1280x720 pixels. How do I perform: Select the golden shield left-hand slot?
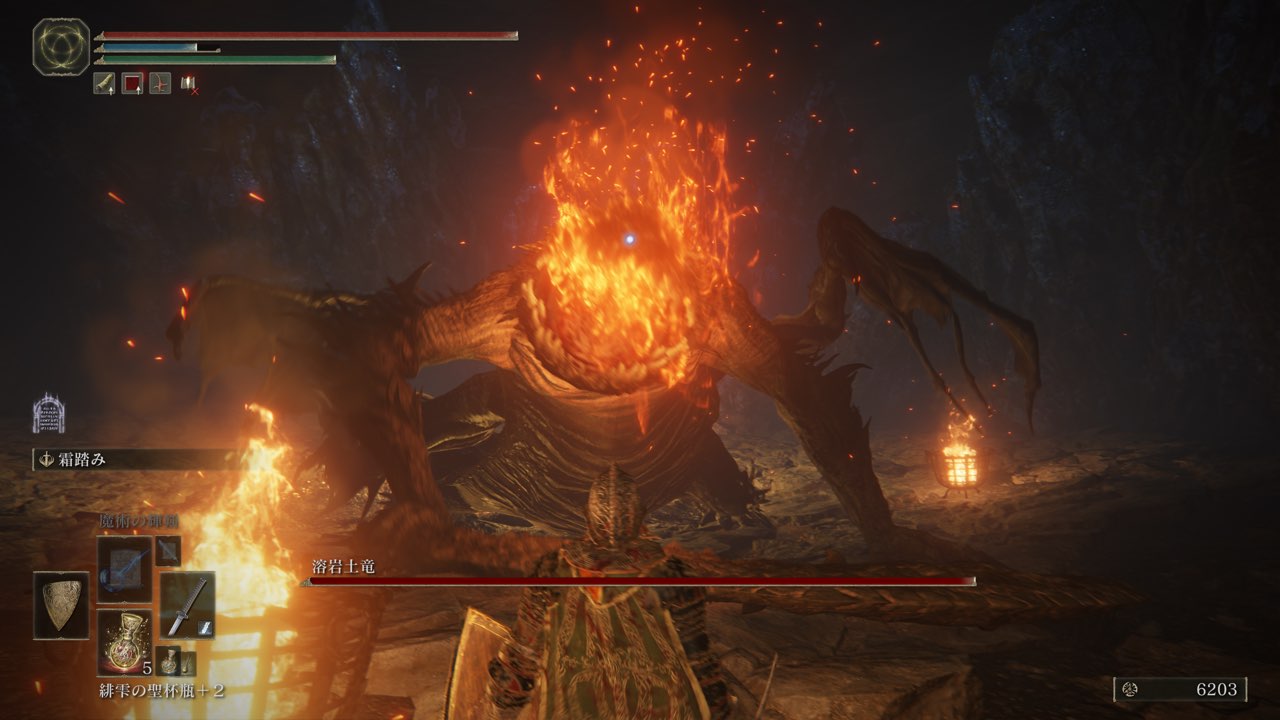click(x=61, y=605)
